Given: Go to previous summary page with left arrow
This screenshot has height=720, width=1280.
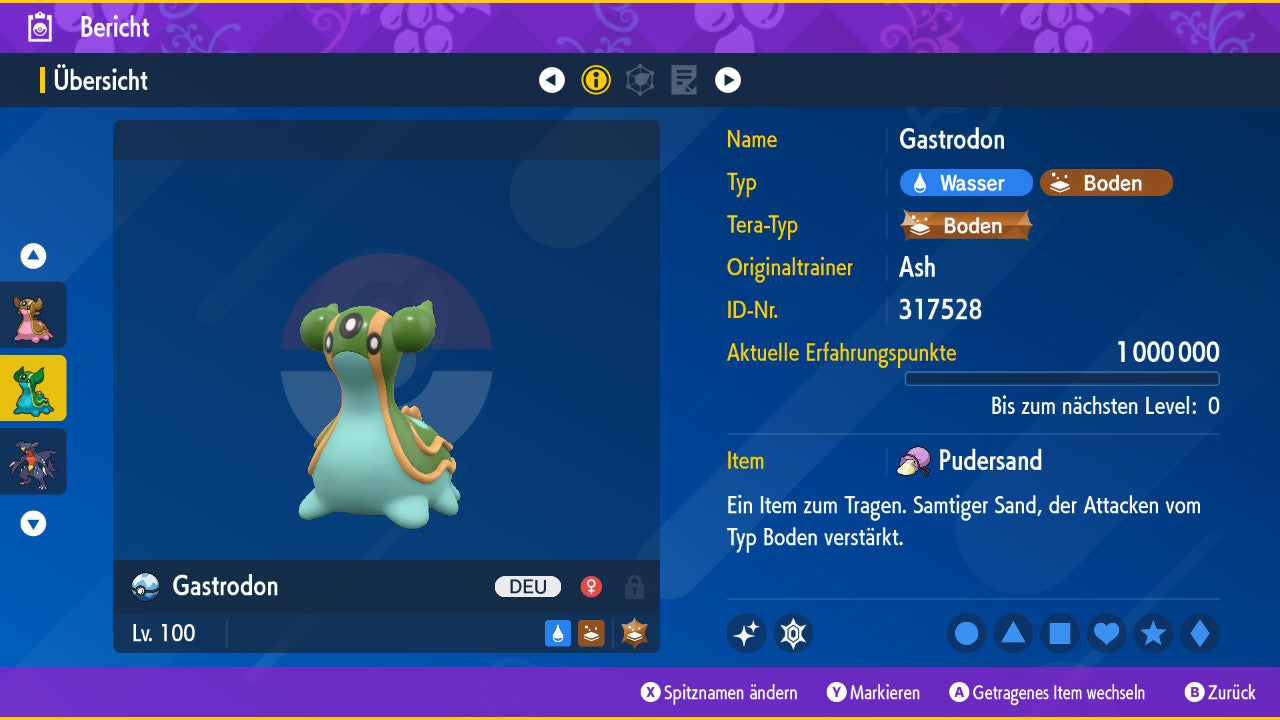Looking at the screenshot, I should click(x=552, y=80).
